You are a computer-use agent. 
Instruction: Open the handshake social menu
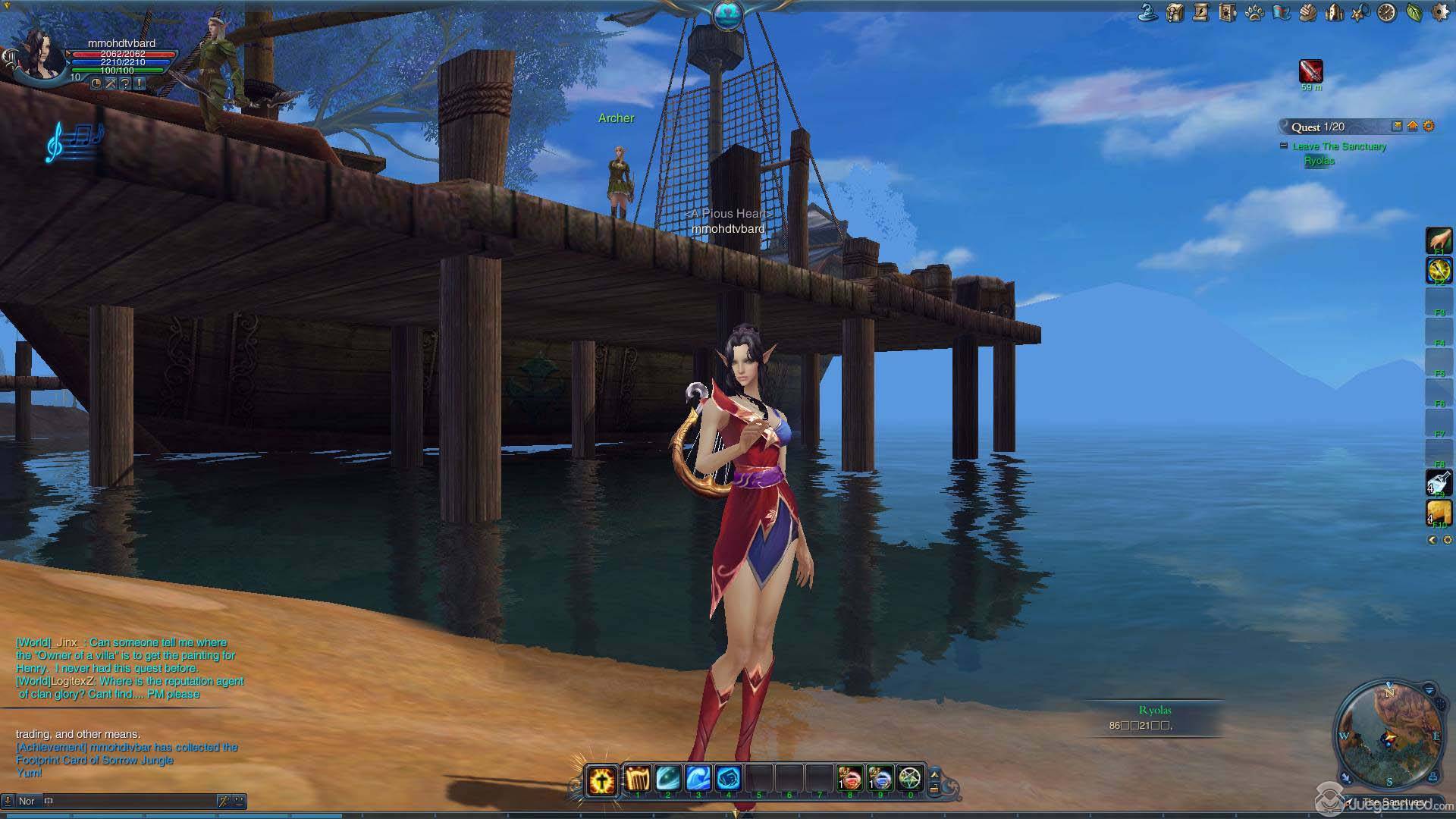coord(1307,12)
